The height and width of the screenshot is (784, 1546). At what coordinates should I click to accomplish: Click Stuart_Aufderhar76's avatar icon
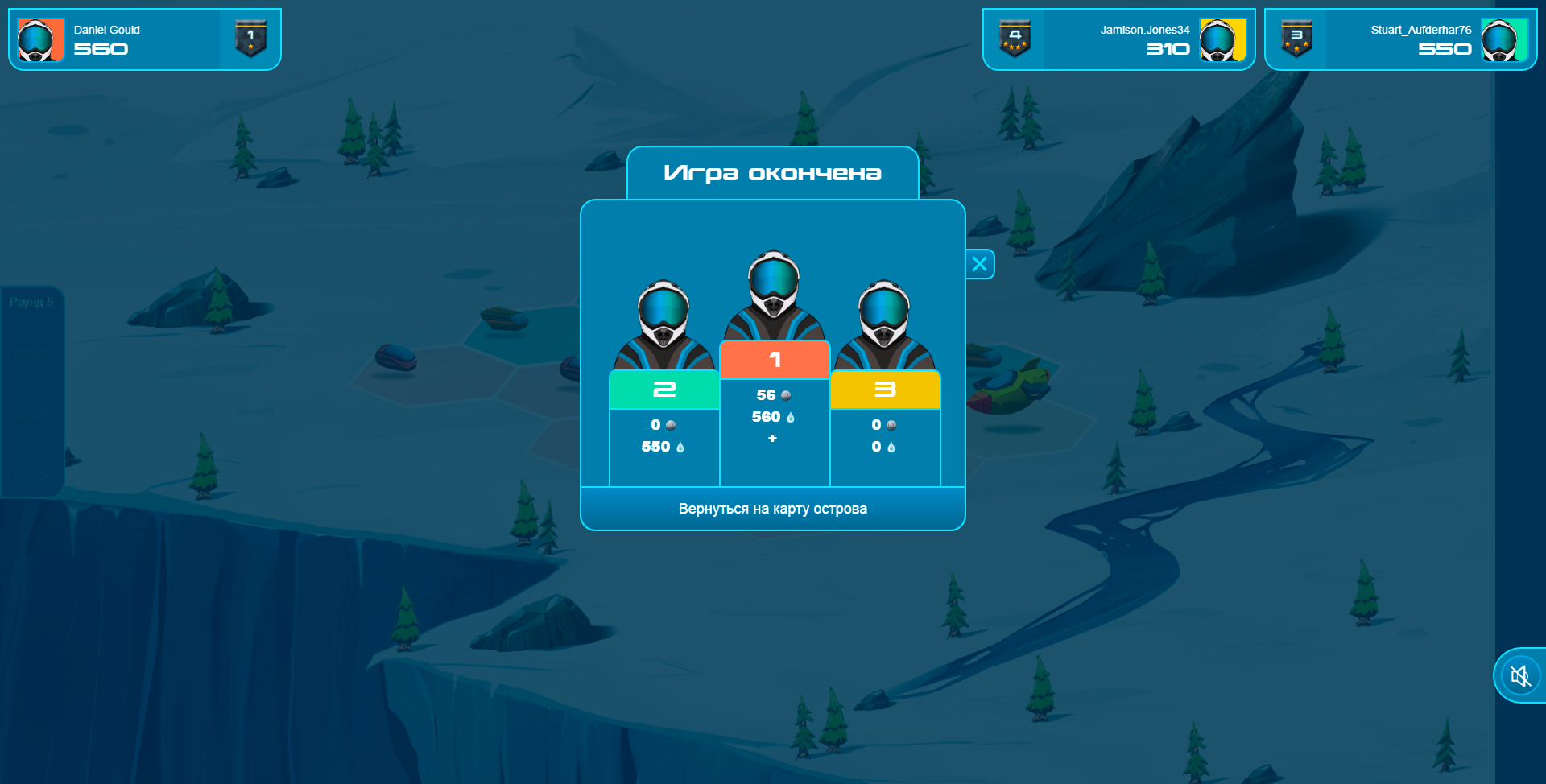(x=1505, y=38)
